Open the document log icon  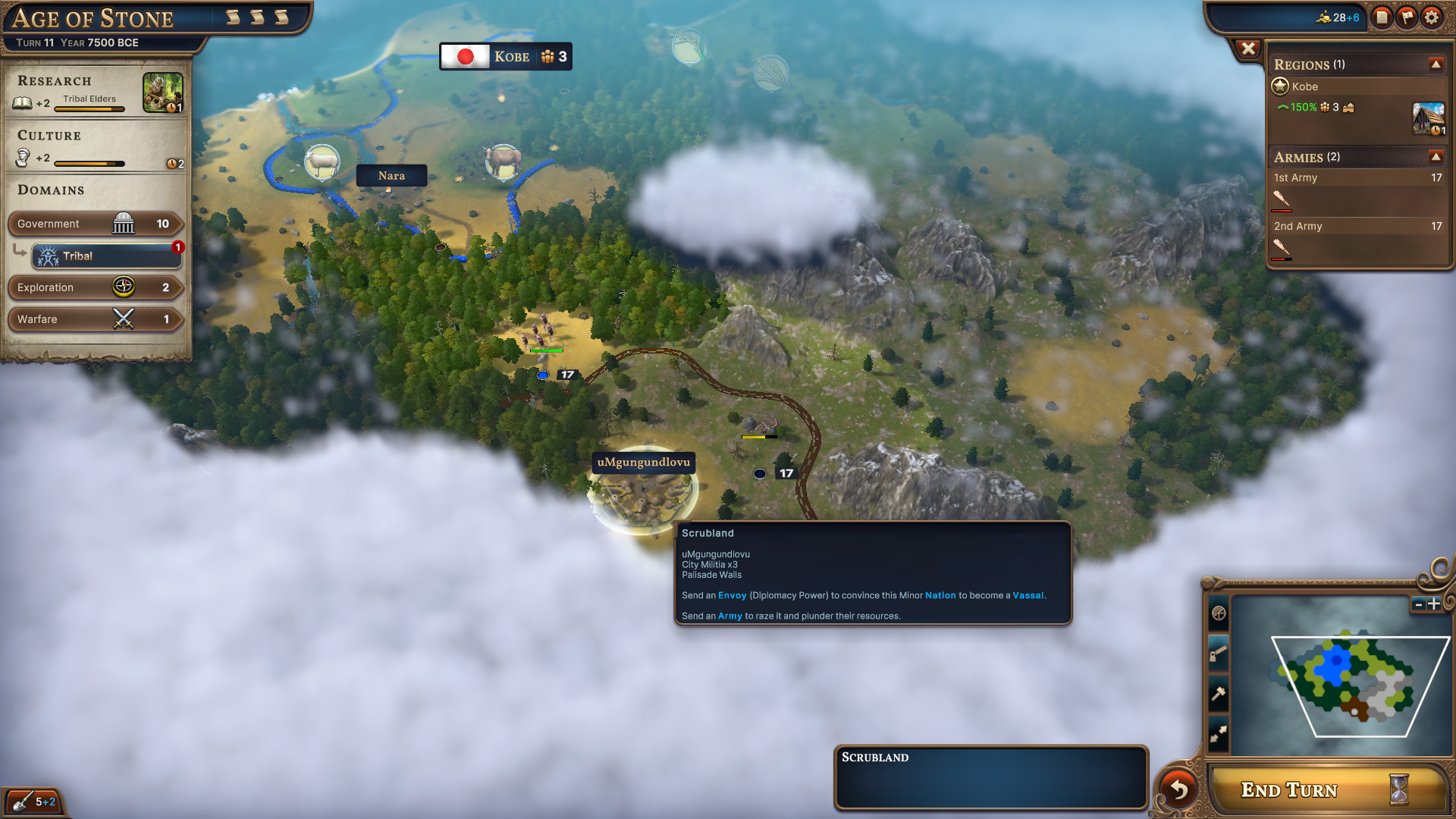point(1382,17)
